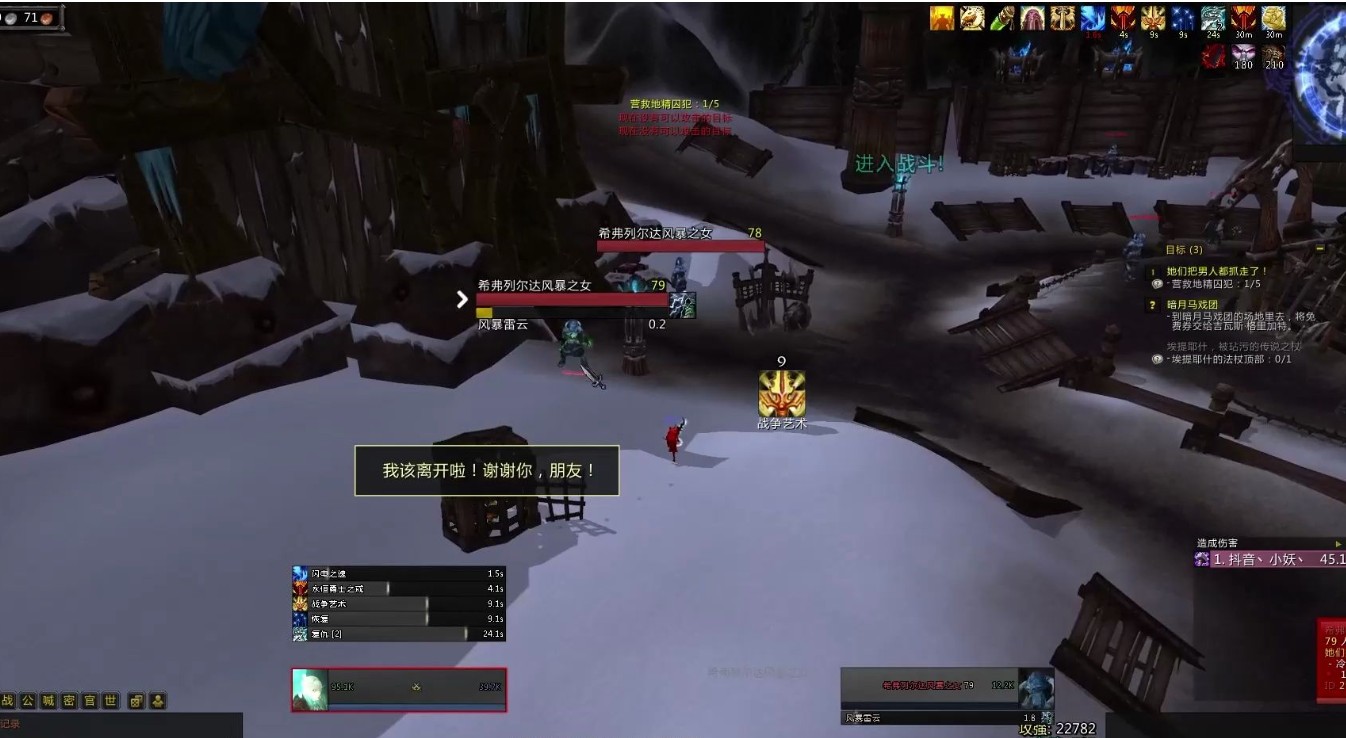
Task: Select the player portrait unit frame
Action: point(399,690)
